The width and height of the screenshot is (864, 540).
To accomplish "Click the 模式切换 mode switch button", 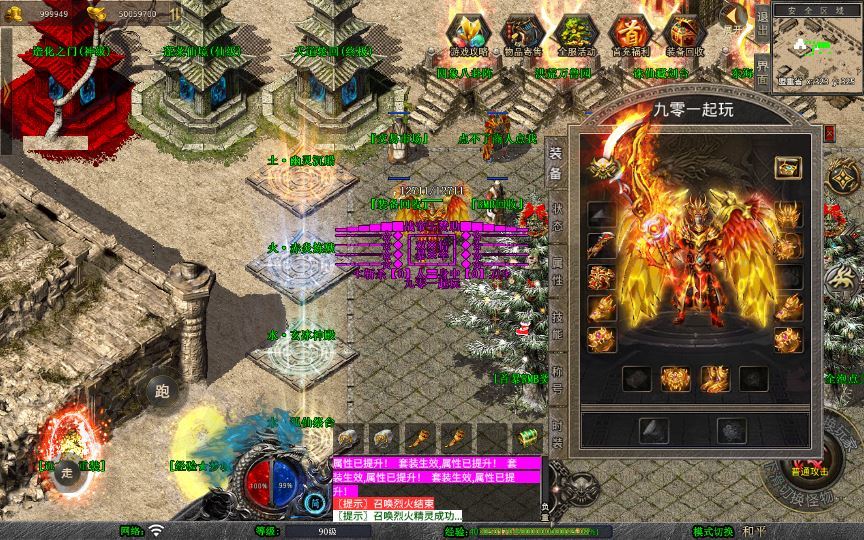I will [x=713, y=531].
